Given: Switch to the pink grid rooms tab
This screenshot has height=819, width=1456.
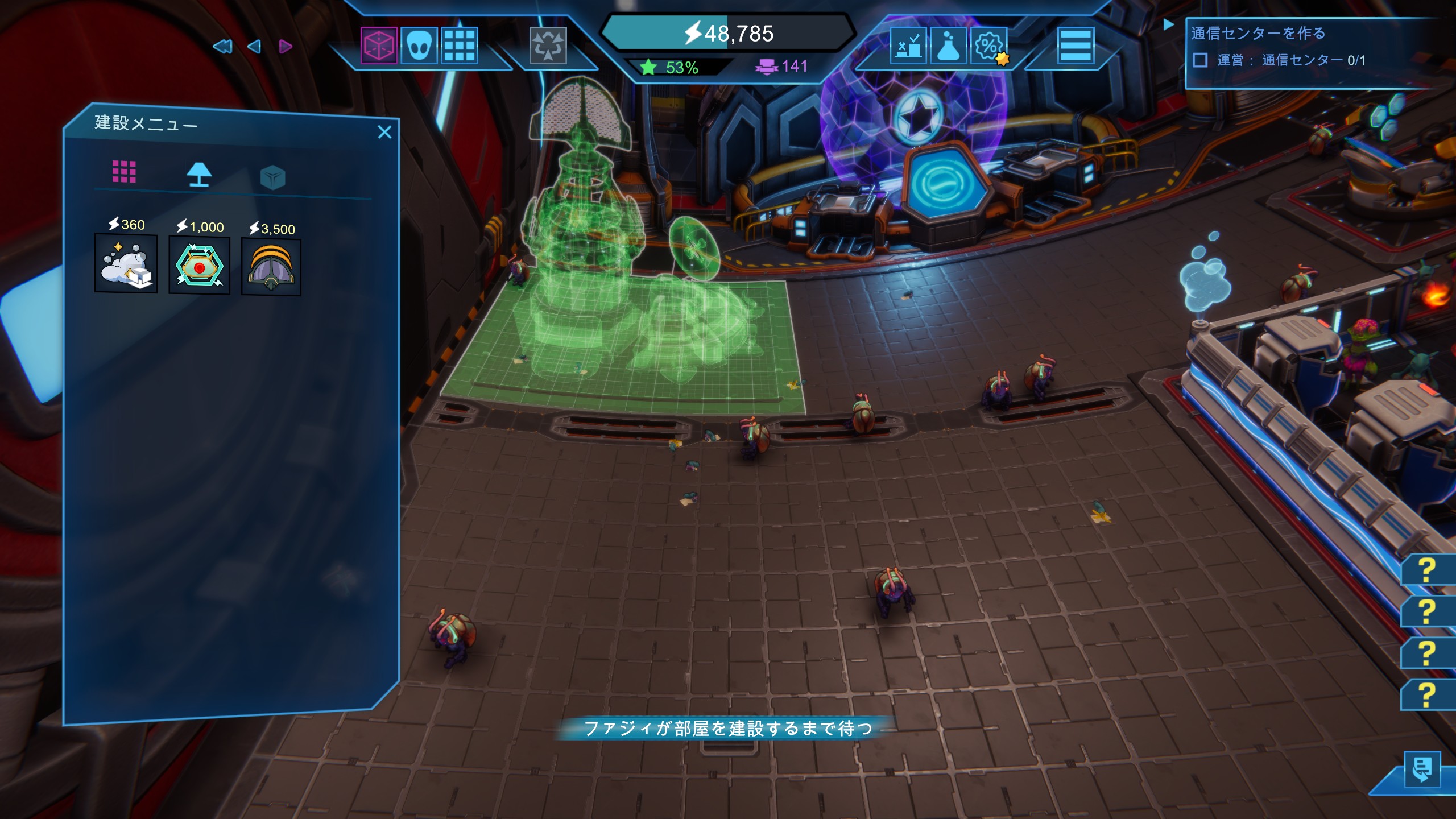Looking at the screenshot, I should point(124,171).
